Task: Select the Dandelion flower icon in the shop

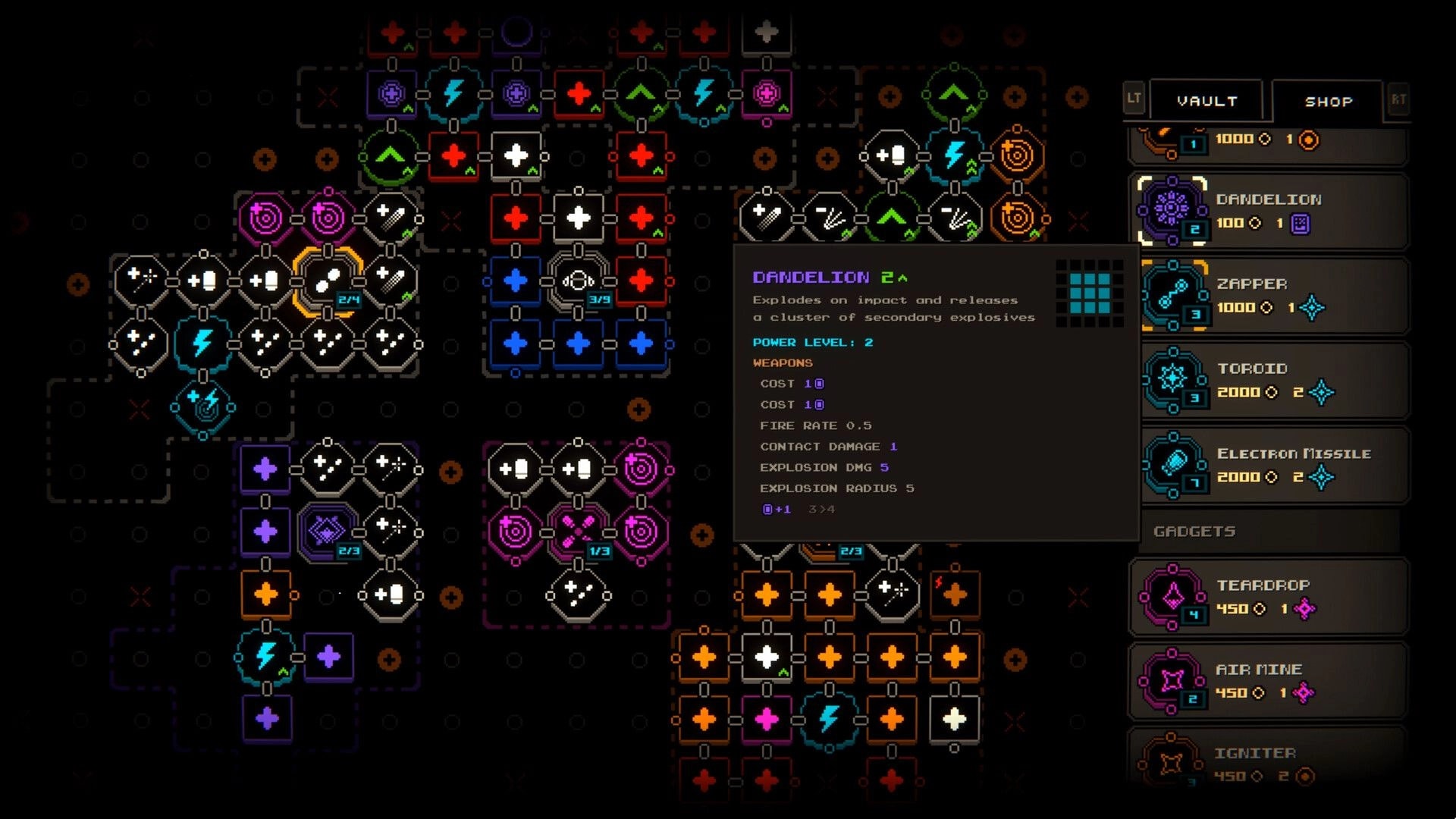Action: point(1172,210)
